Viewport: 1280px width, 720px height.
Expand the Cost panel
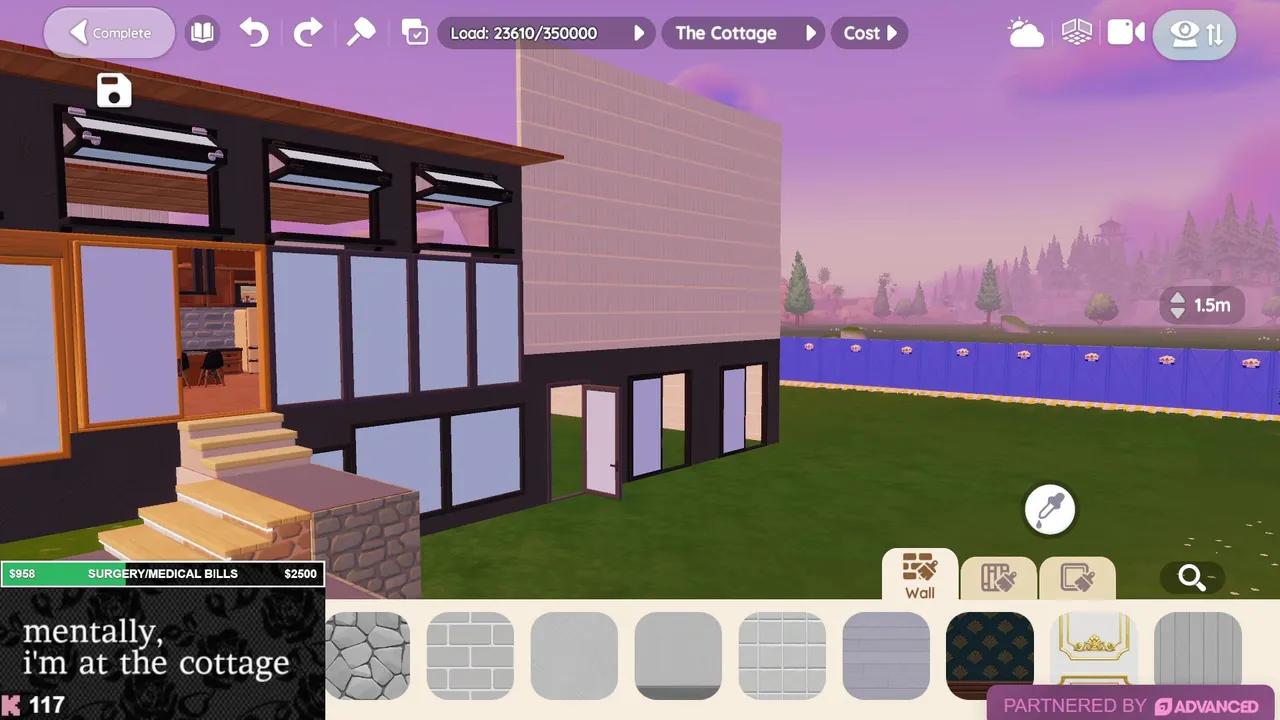point(868,33)
